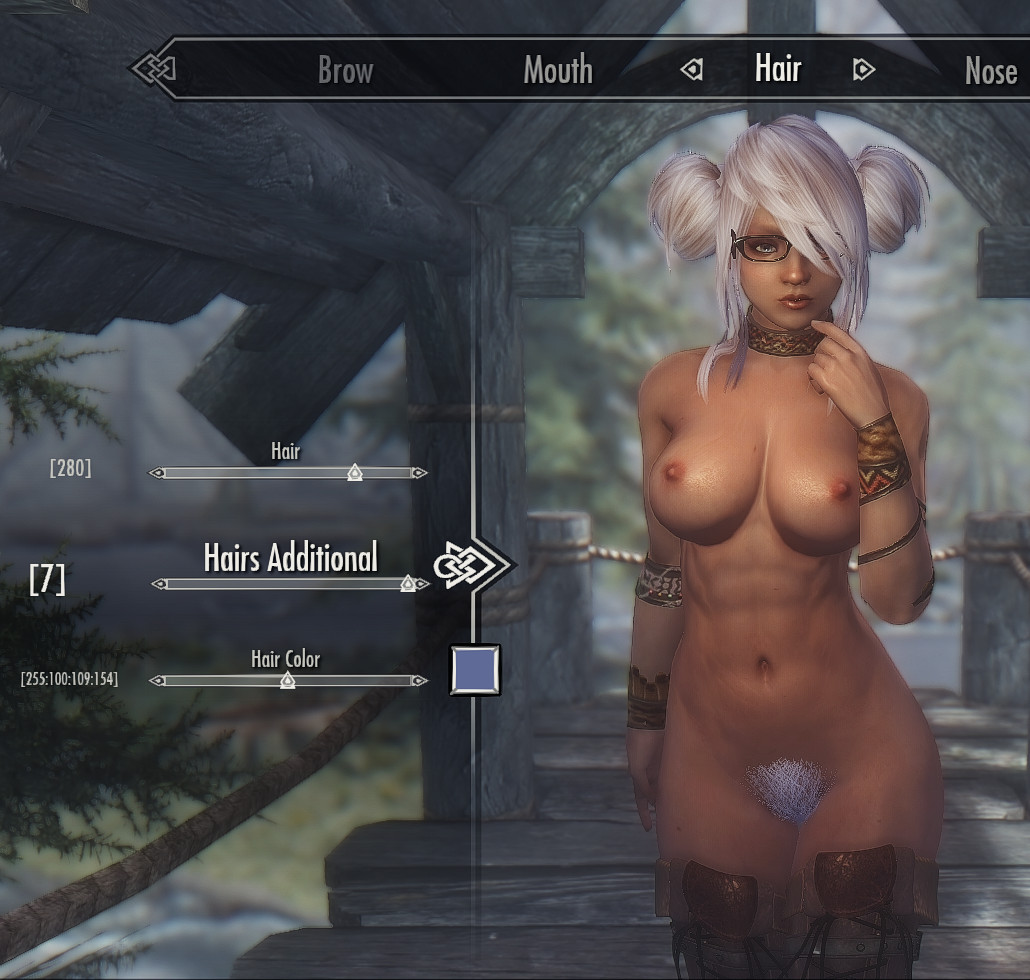The image size is (1030, 980).
Task: Decrease Hair slider with its left arrow
Action: [x=157, y=473]
